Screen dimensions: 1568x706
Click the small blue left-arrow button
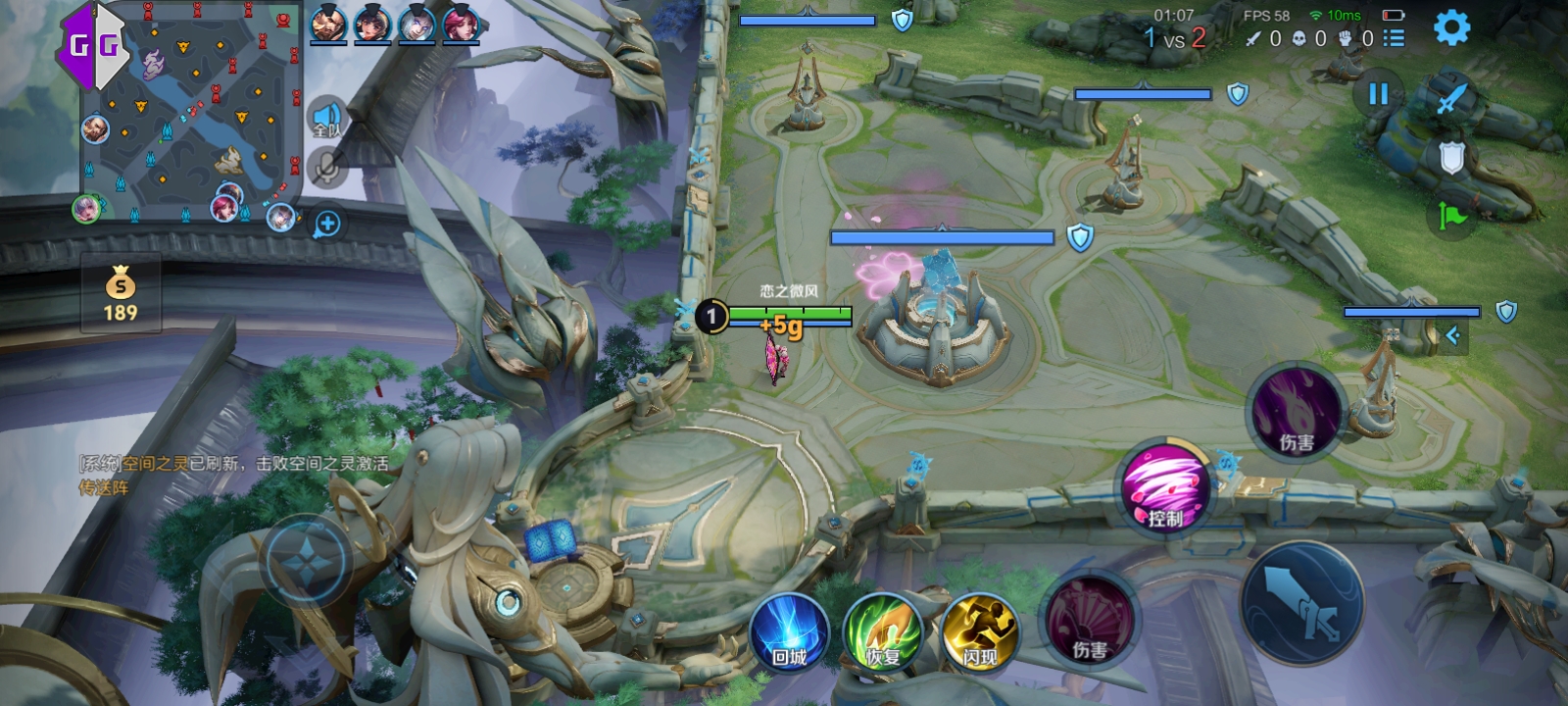(x=1452, y=336)
